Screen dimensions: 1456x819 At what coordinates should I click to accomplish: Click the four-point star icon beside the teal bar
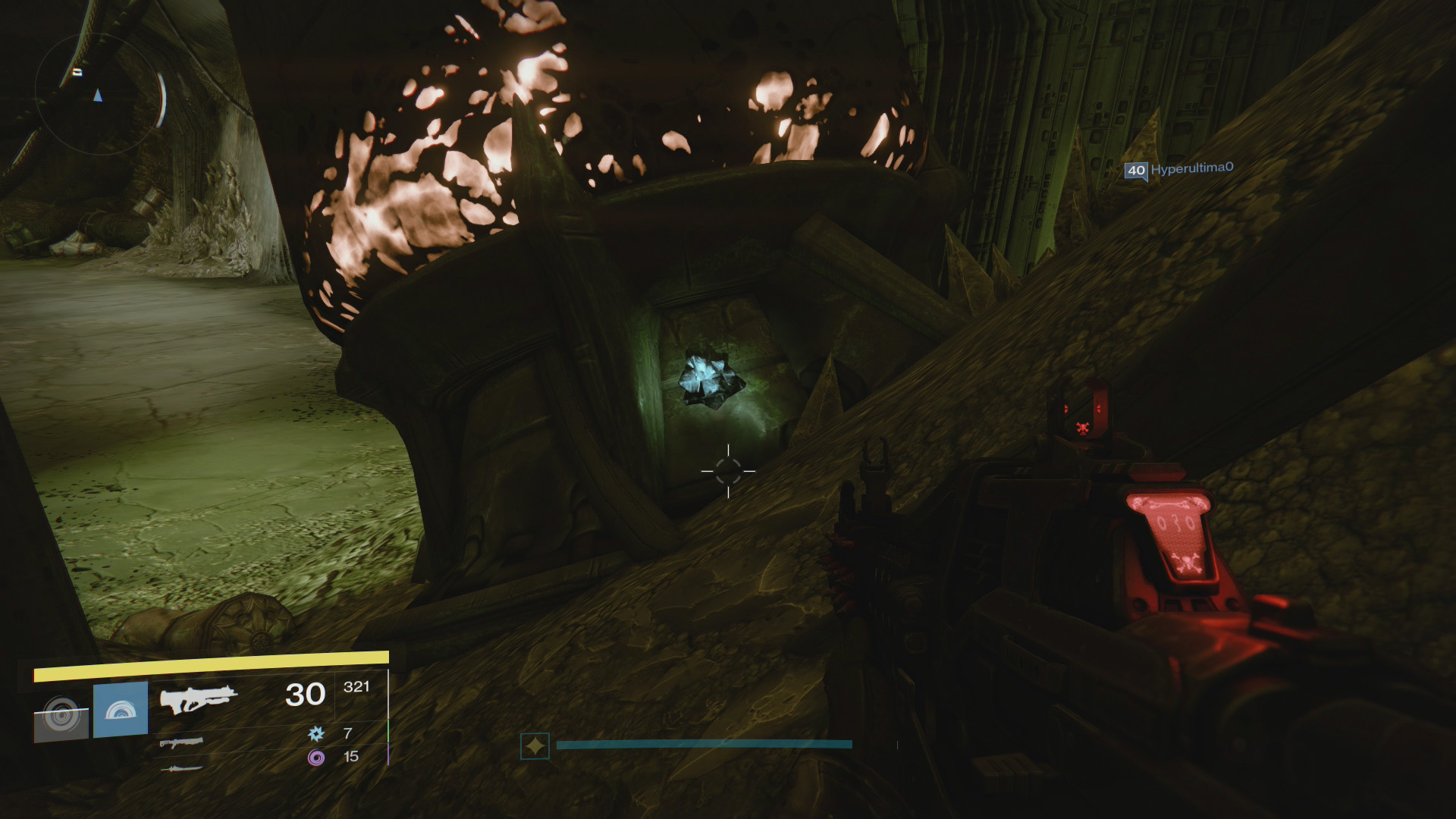coord(535,746)
